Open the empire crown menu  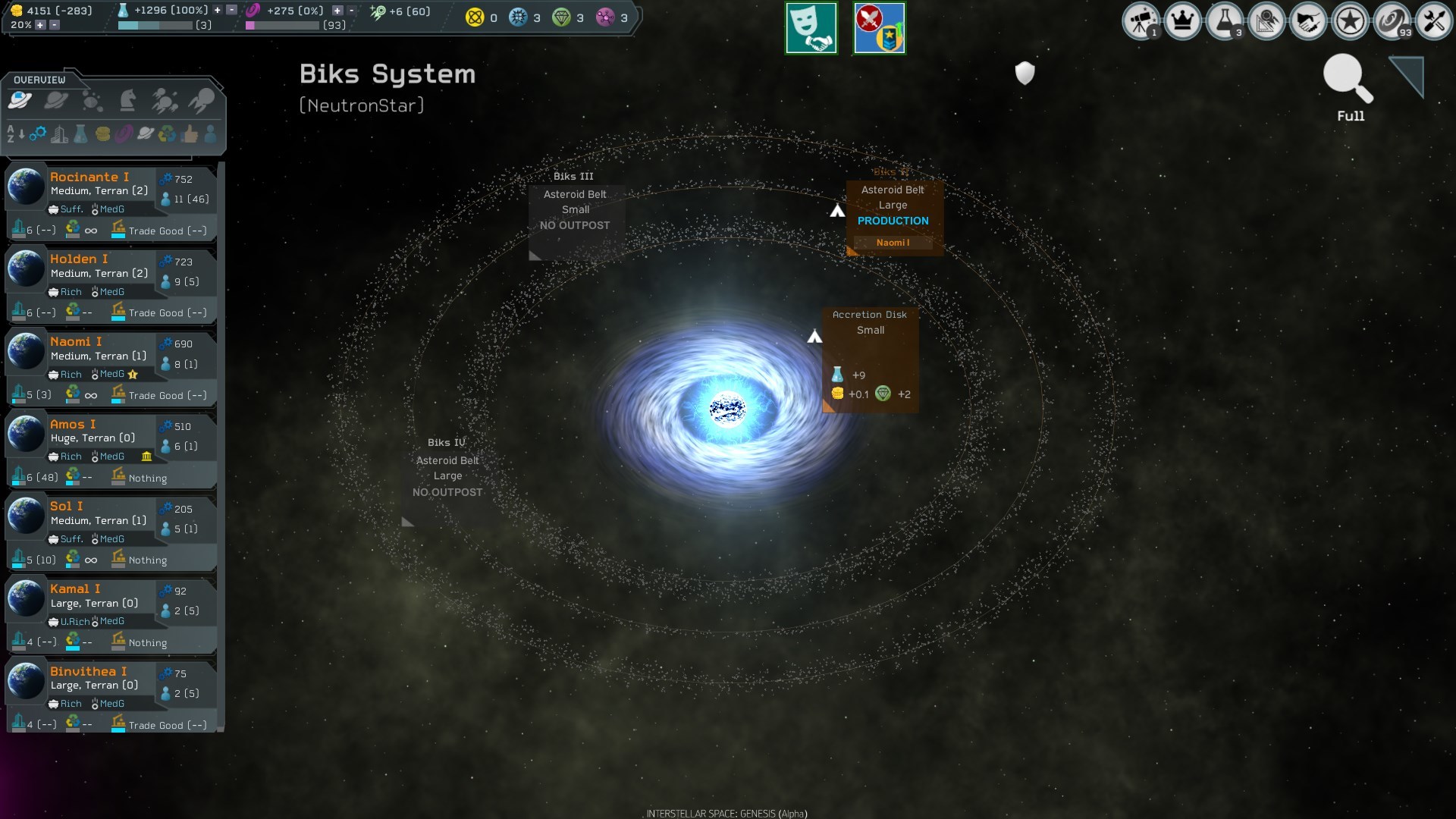pos(1182,20)
